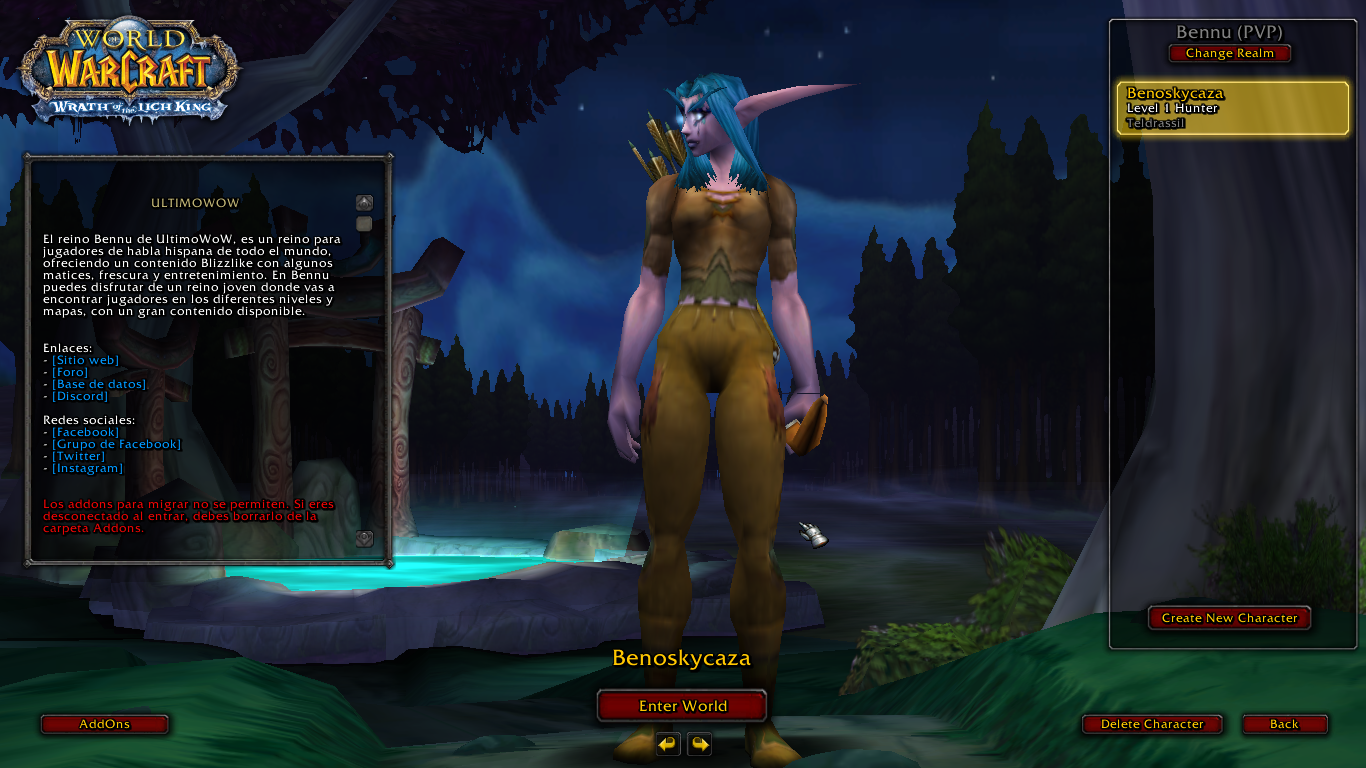Rotate character with the left arrow
Viewport: 1366px width, 768px height.
point(668,744)
